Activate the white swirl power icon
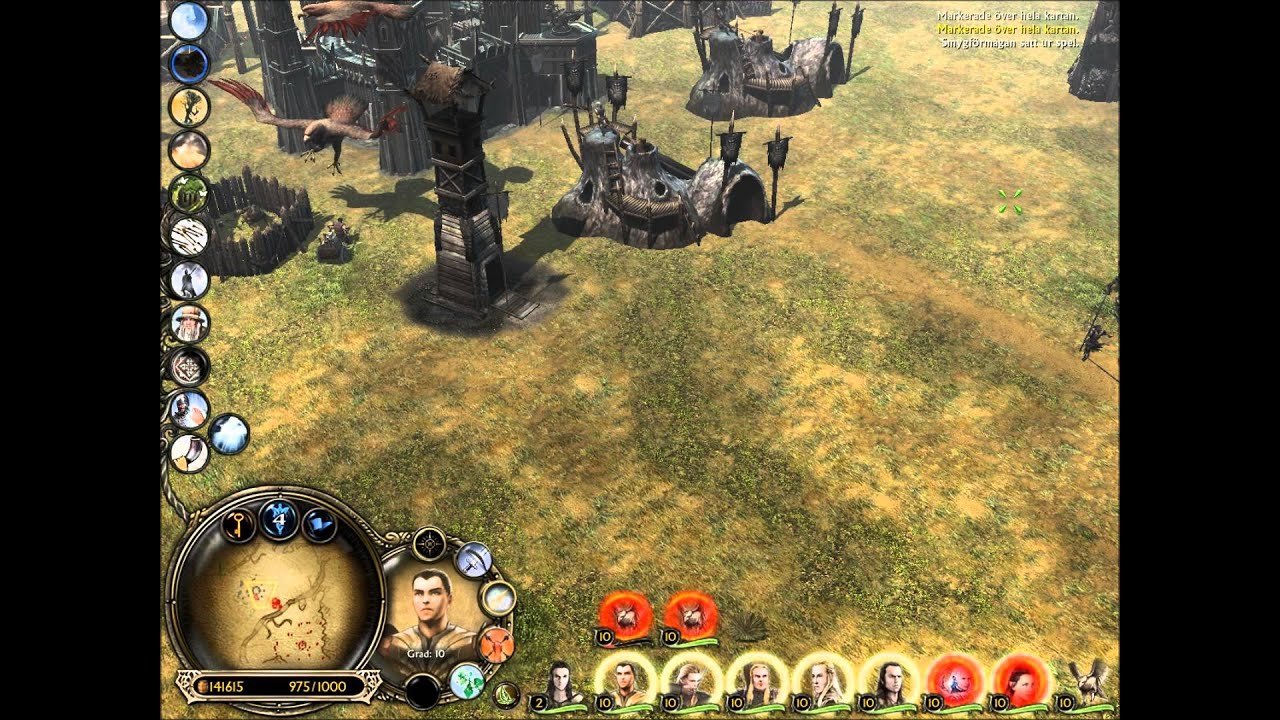This screenshot has width=1280, height=720. click(x=229, y=434)
